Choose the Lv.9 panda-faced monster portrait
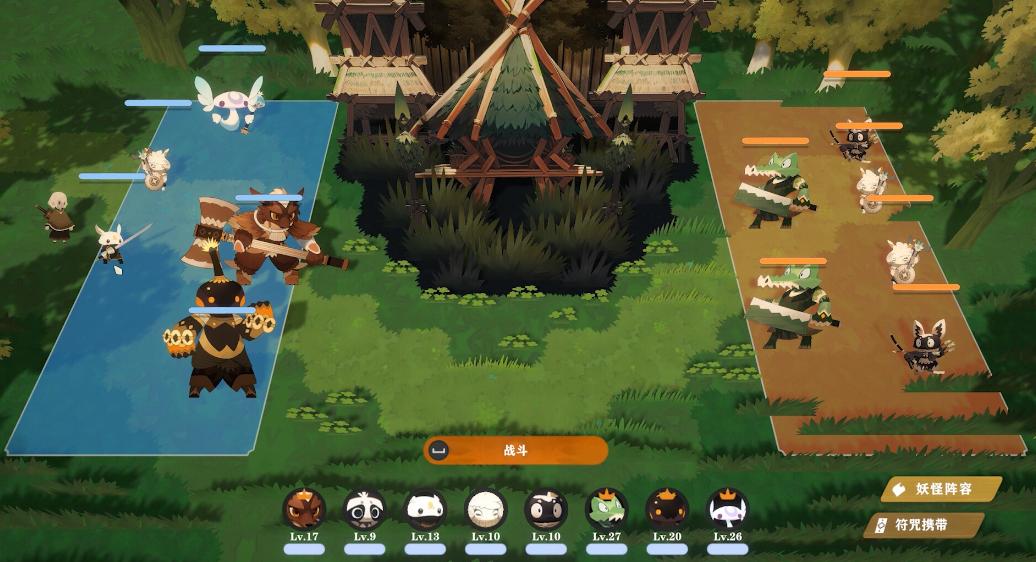This screenshot has height=562, width=1036. pyautogui.click(x=364, y=509)
